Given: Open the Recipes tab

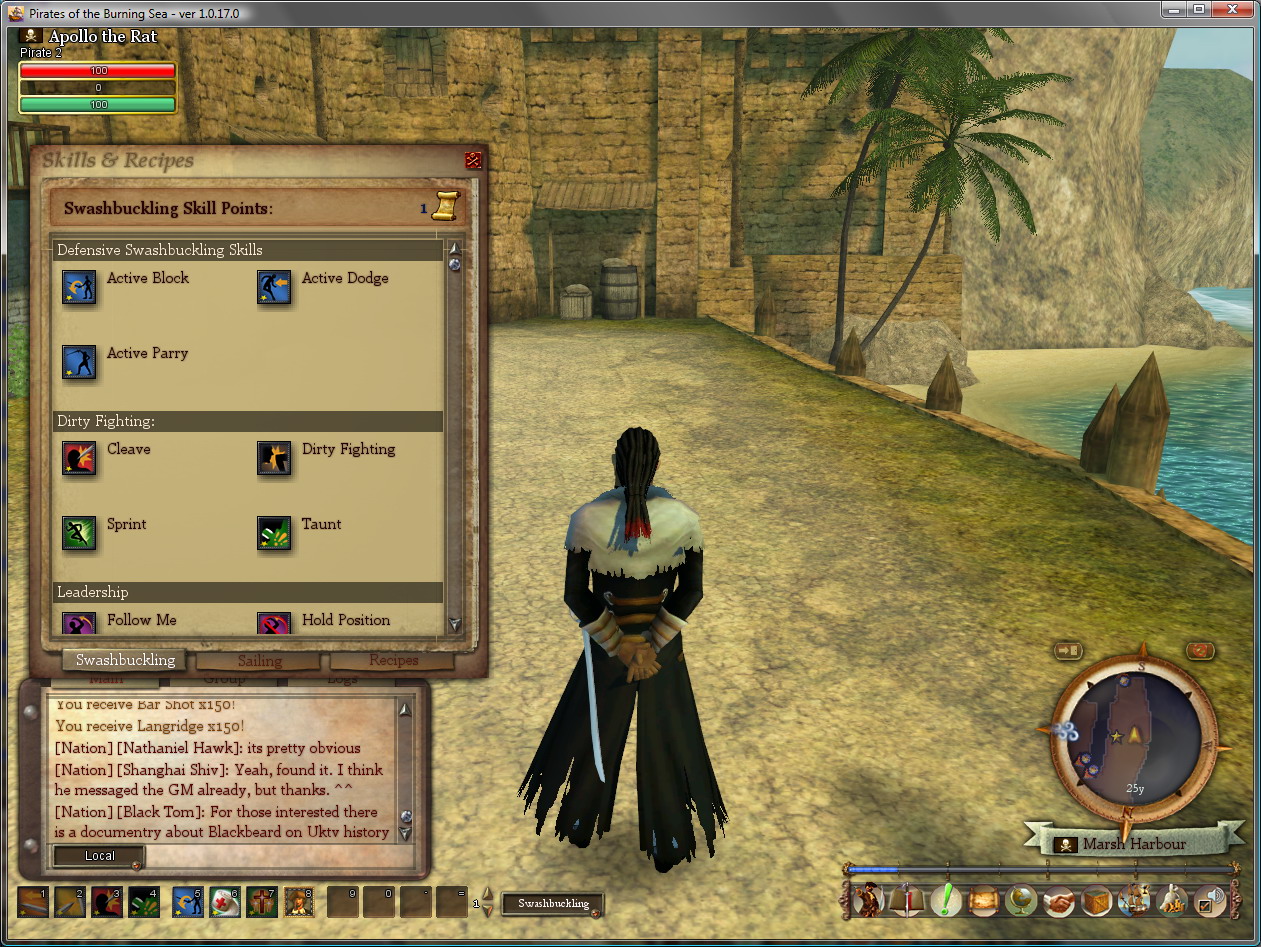Looking at the screenshot, I should (x=393, y=661).
